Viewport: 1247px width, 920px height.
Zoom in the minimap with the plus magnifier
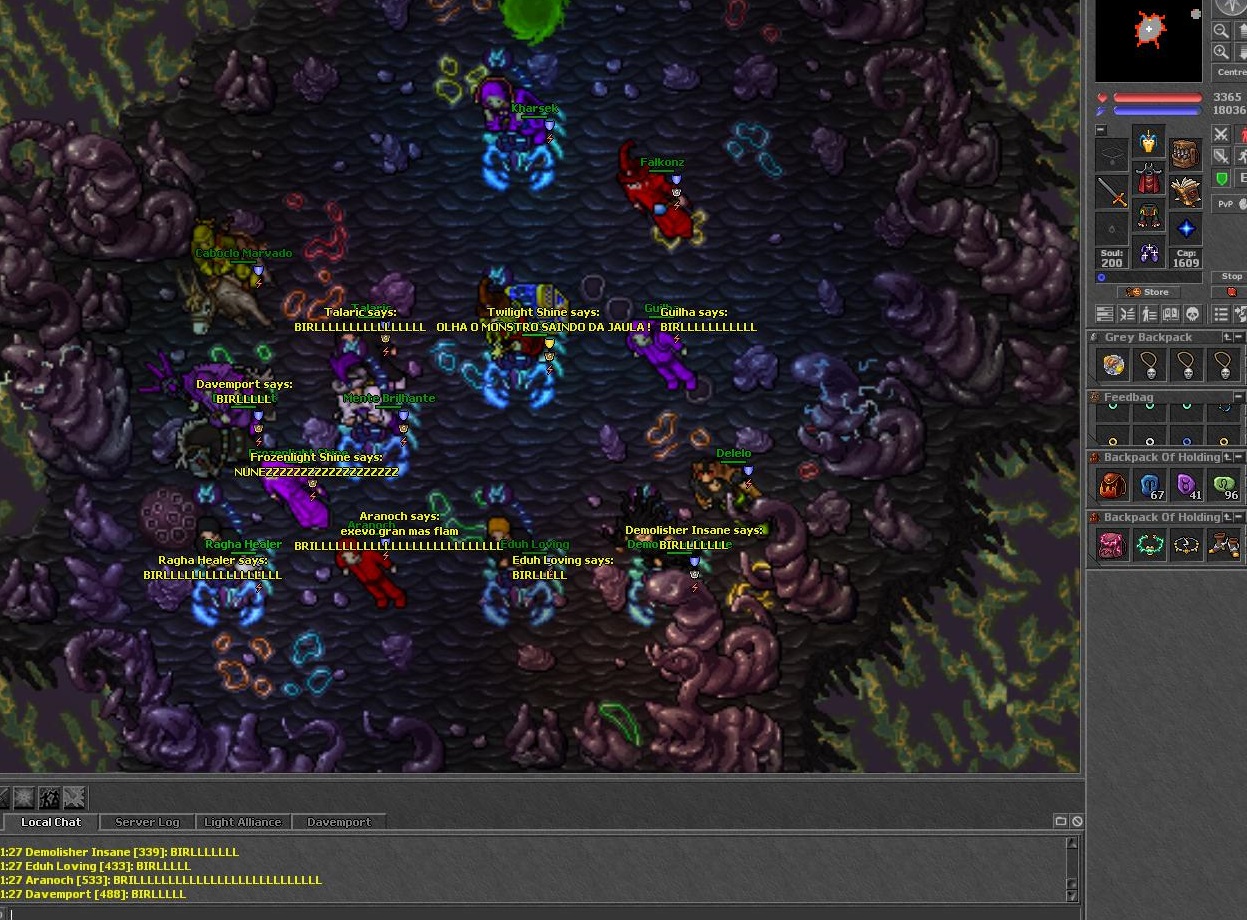[1221, 52]
